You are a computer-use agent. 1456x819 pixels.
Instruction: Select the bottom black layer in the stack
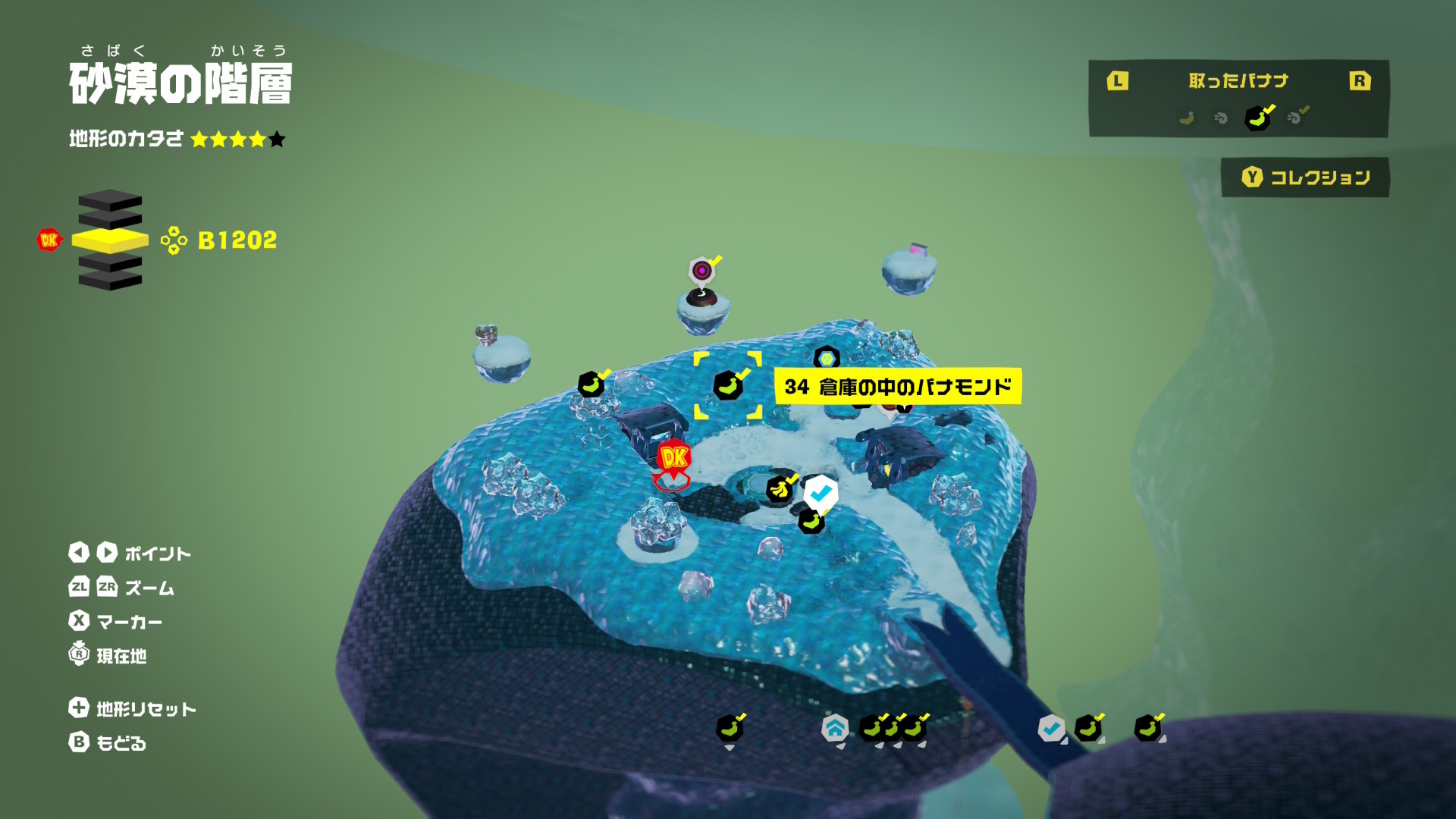point(110,280)
